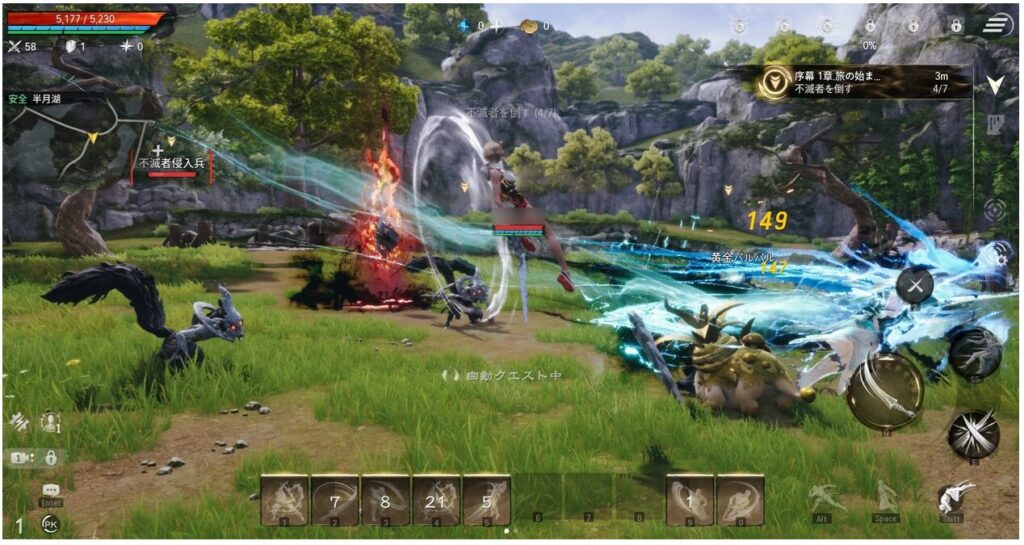Toggle the PK mode button
This screenshot has height=545, width=1024.
[x=49, y=523]
